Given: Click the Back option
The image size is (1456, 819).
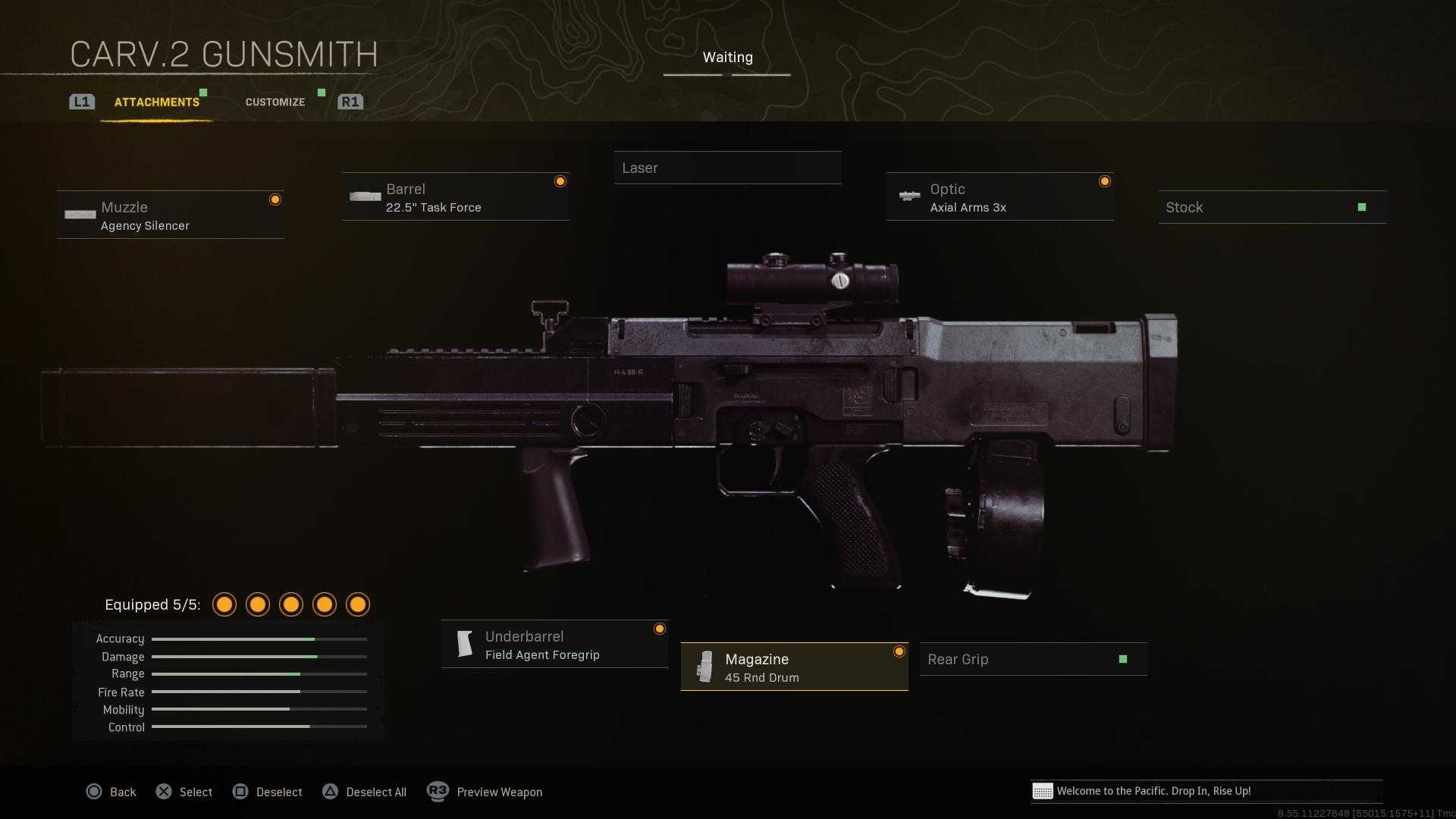Looking at the screenshot, I should coord(111,792).
